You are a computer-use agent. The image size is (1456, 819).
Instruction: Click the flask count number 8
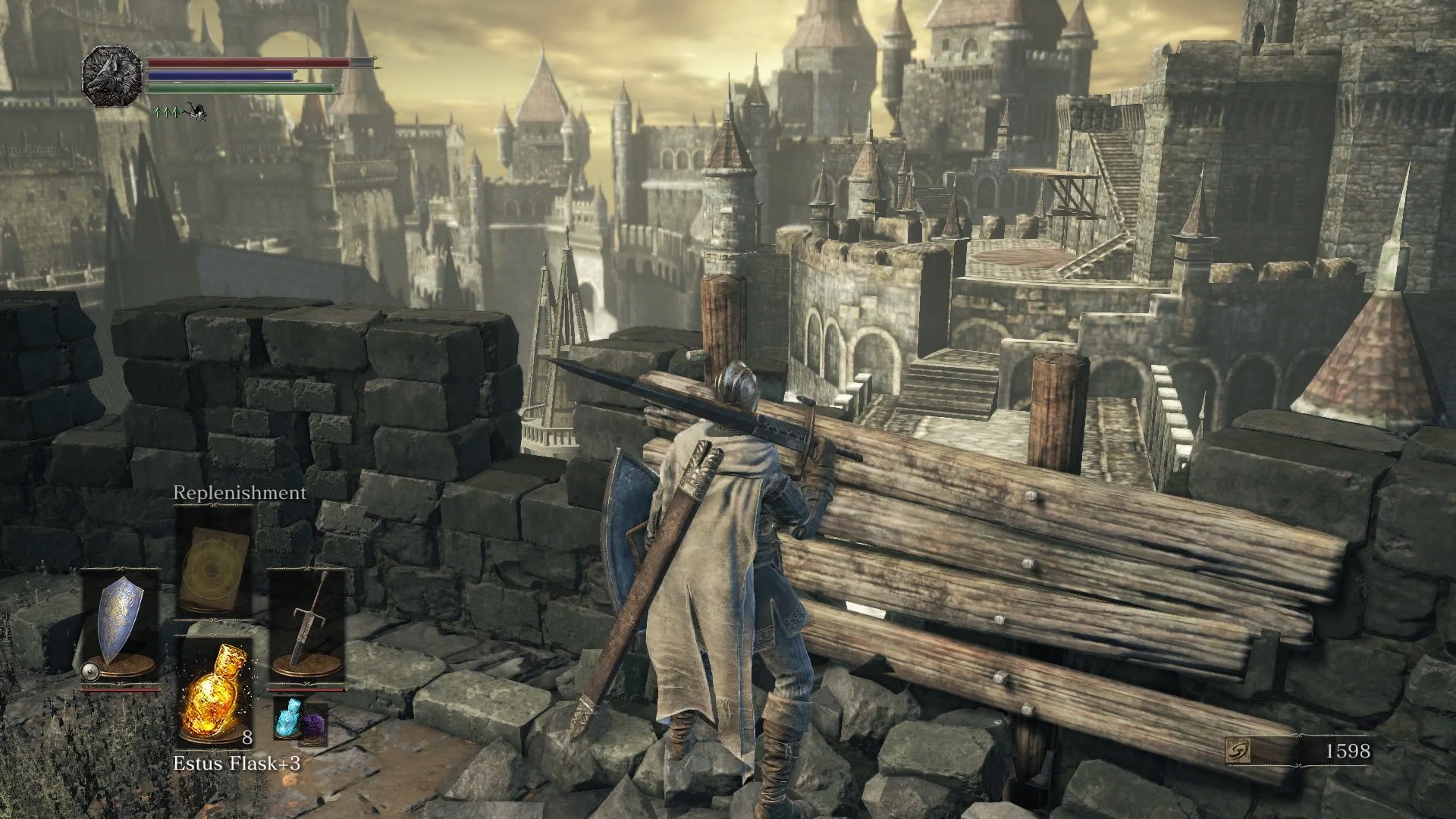(x=246, y=738)
